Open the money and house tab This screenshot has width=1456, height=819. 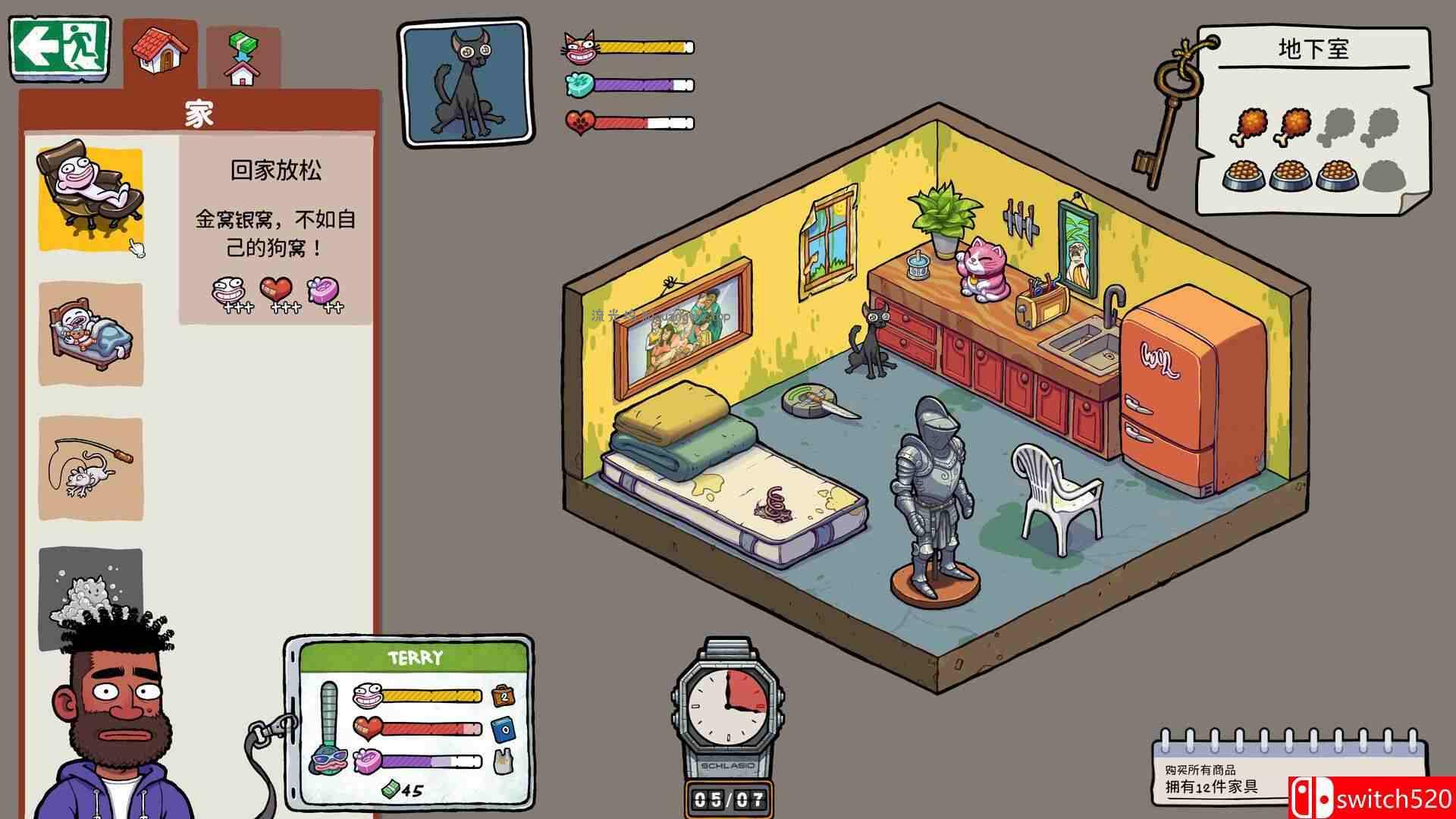click(x=243, y=58)
